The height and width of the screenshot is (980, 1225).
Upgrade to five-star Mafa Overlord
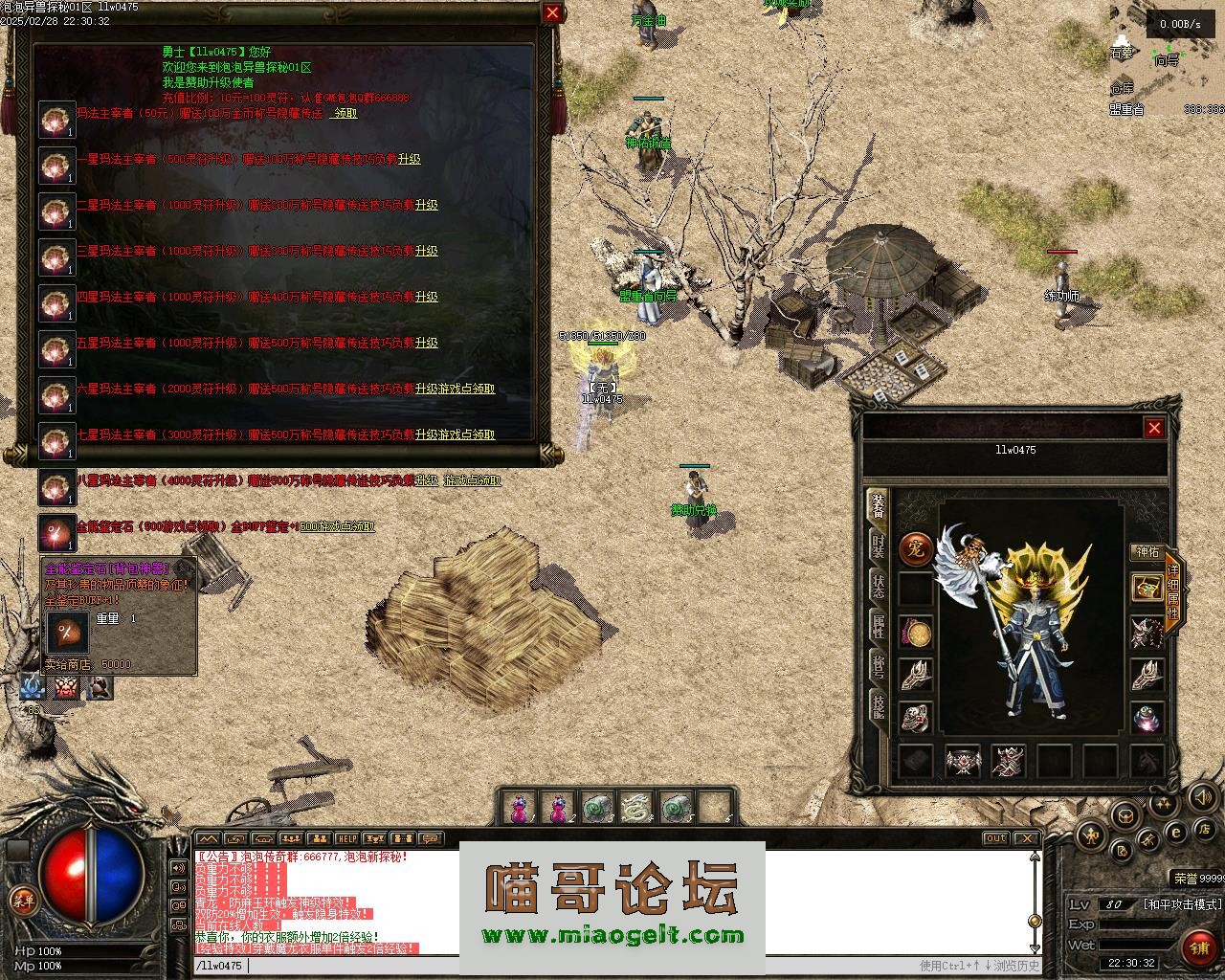(x=427, y=343)
